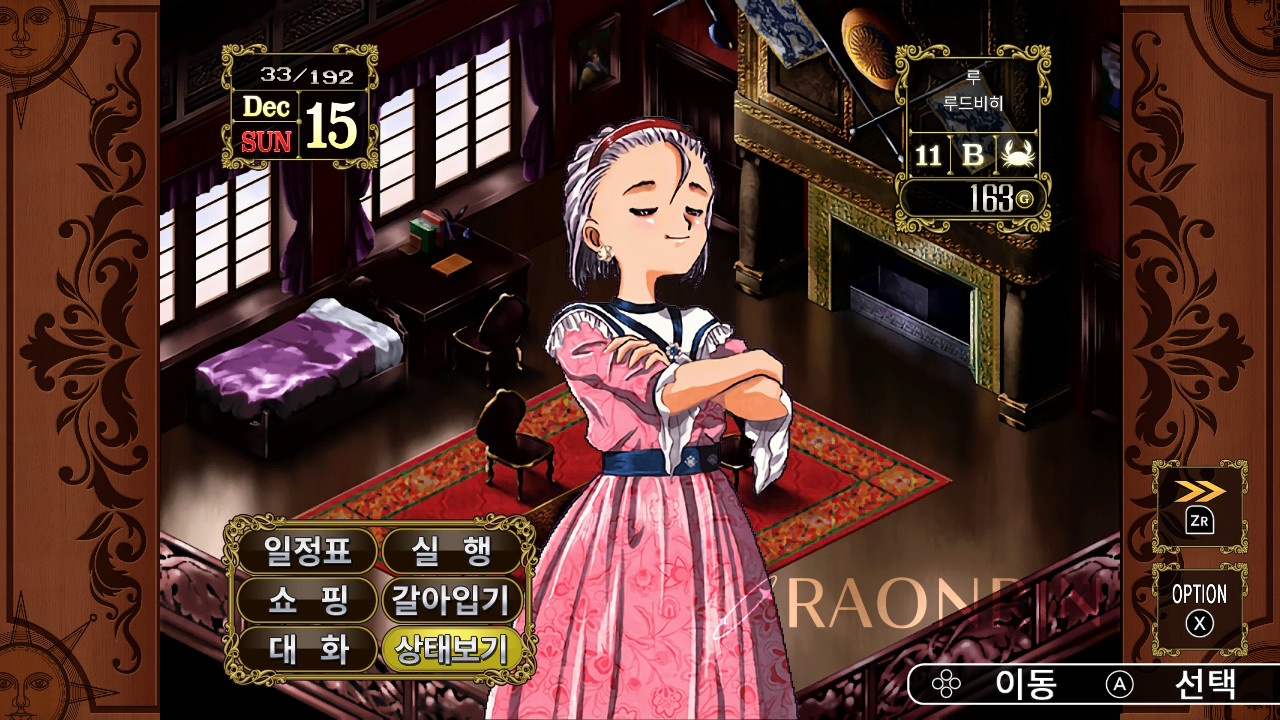
Task: Open the 일정표 schedule menu
Action: [x=306, y=549]
